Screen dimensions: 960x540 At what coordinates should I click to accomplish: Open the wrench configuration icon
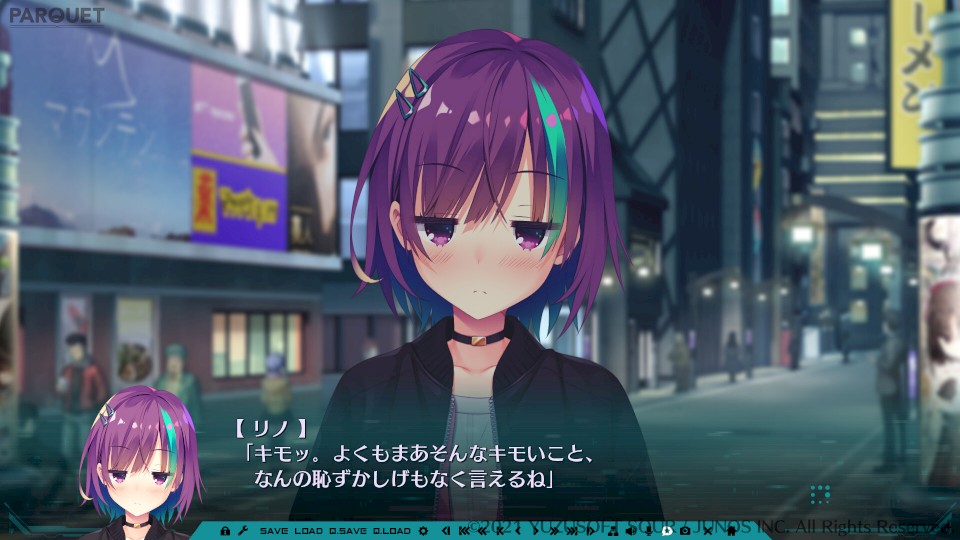coord(243,530)
